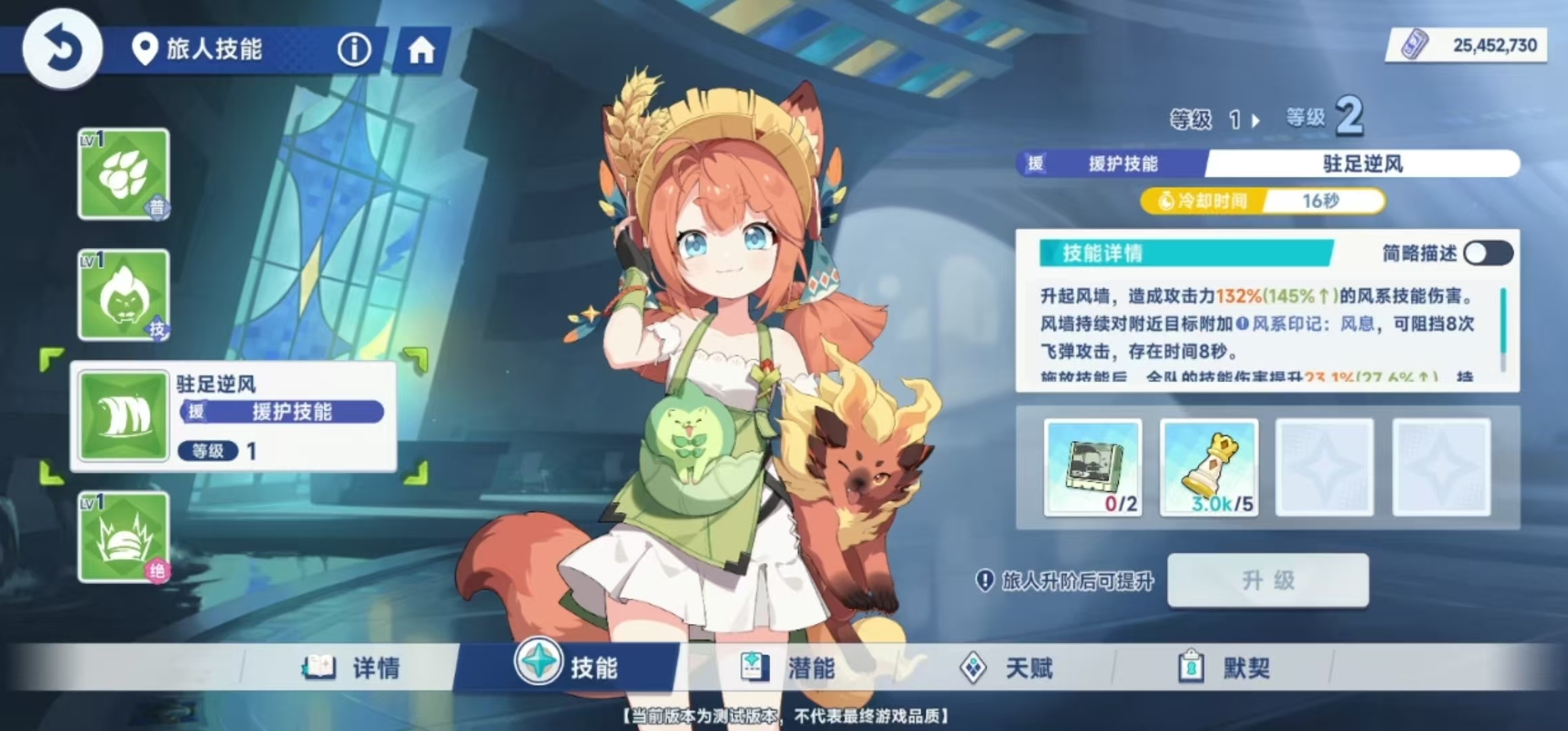Click the 驻足逆风 sail skill icon

point(122,416)
